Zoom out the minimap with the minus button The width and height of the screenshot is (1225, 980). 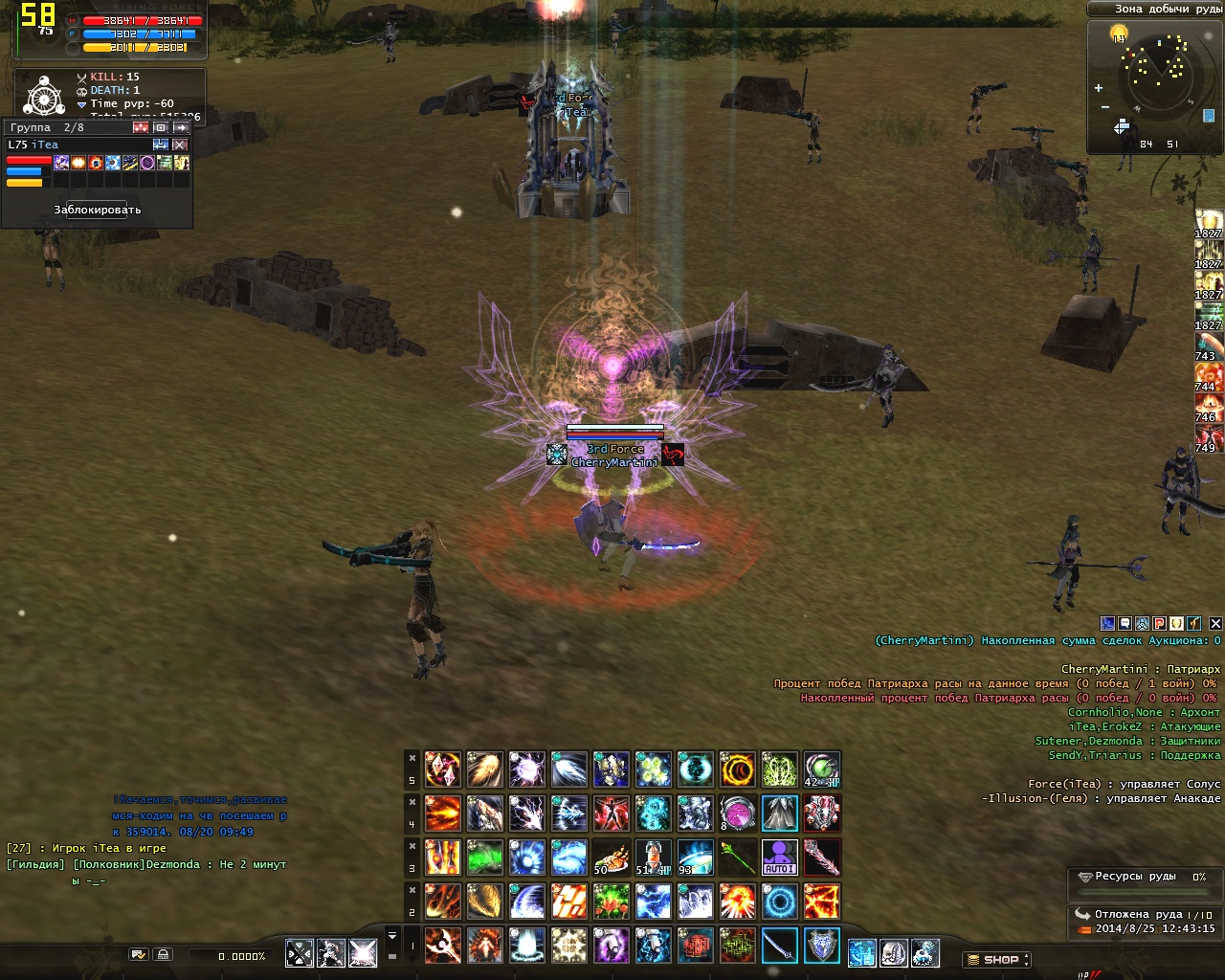(1105, 106)
